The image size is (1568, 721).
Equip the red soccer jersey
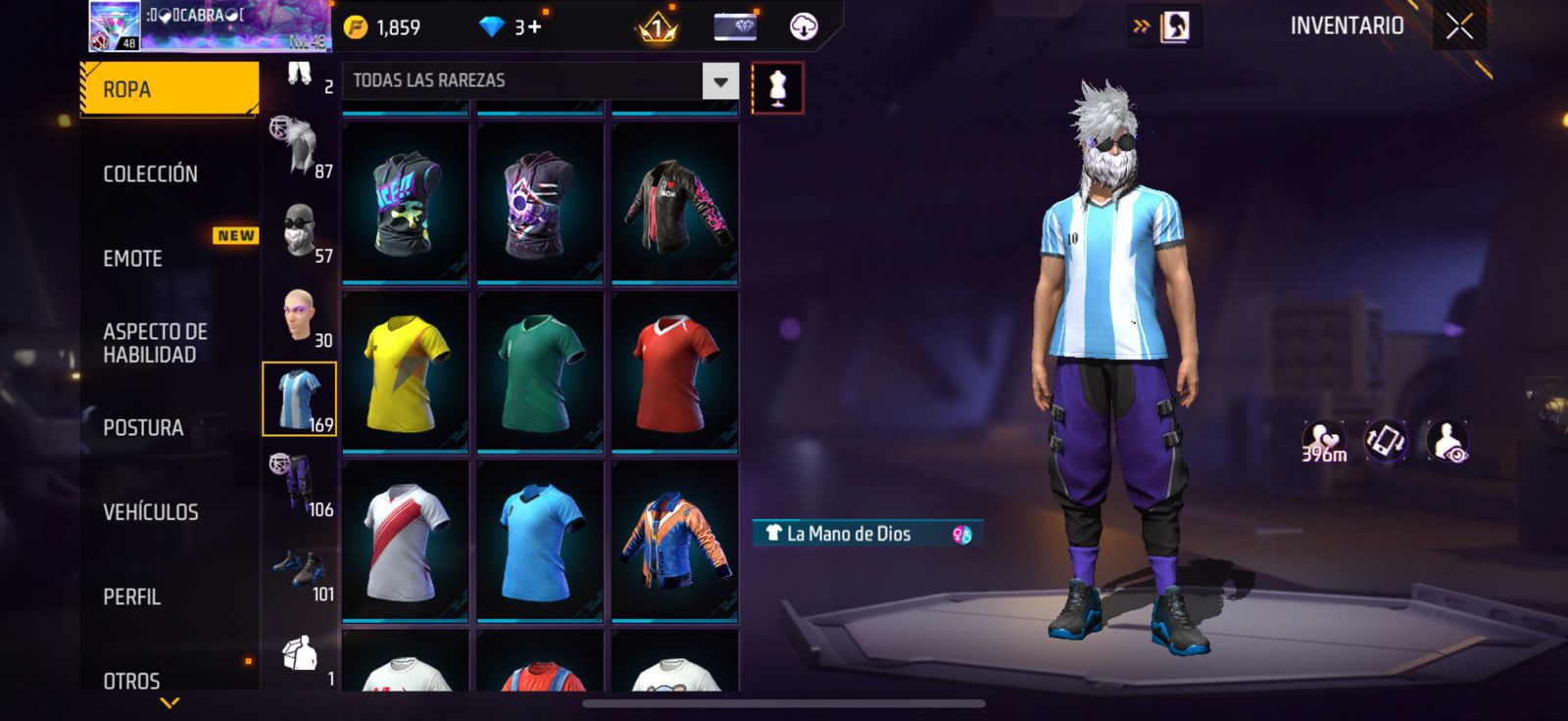tap(674, 372)
